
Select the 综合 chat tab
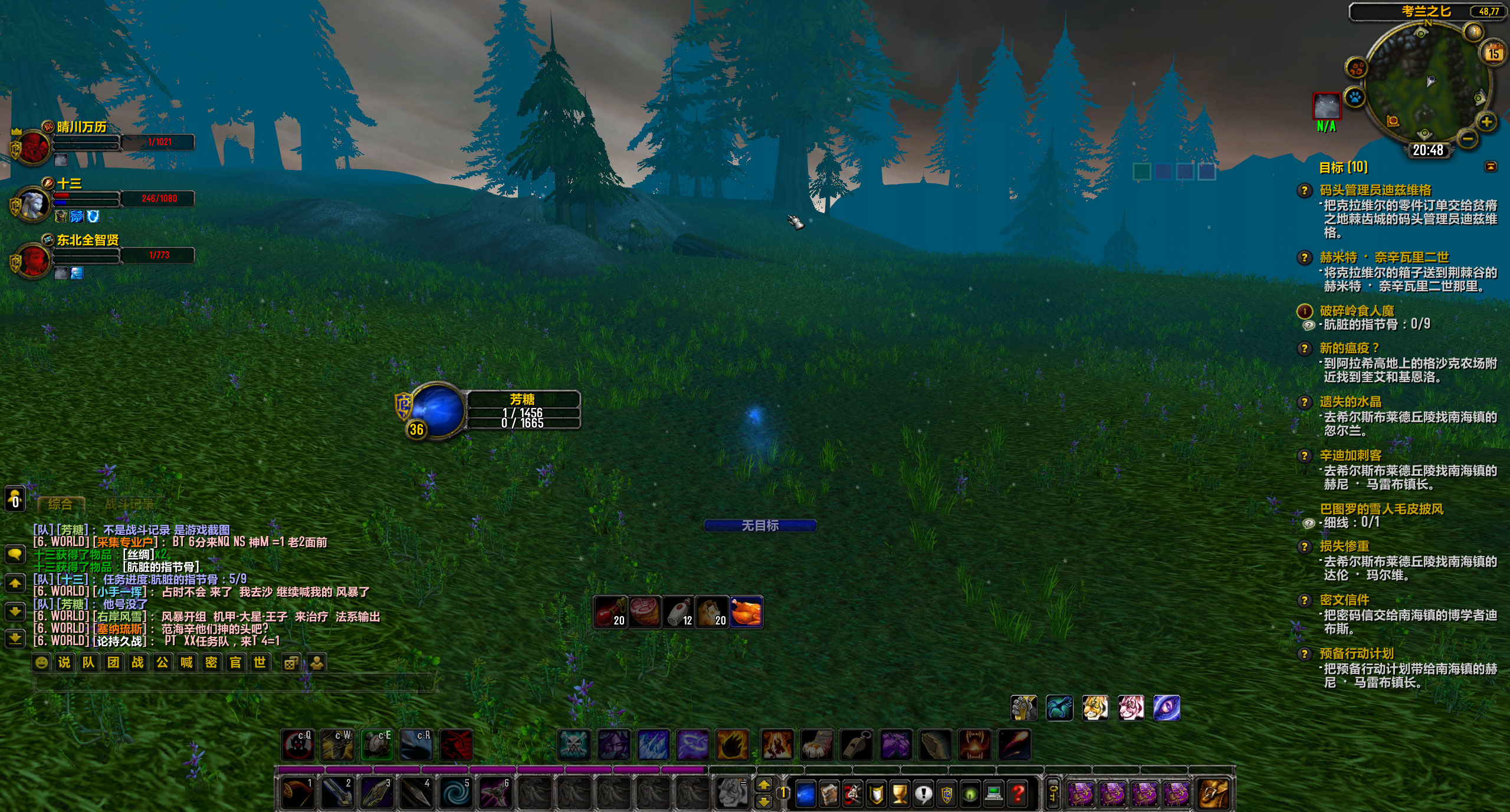(x=59, y=504)
